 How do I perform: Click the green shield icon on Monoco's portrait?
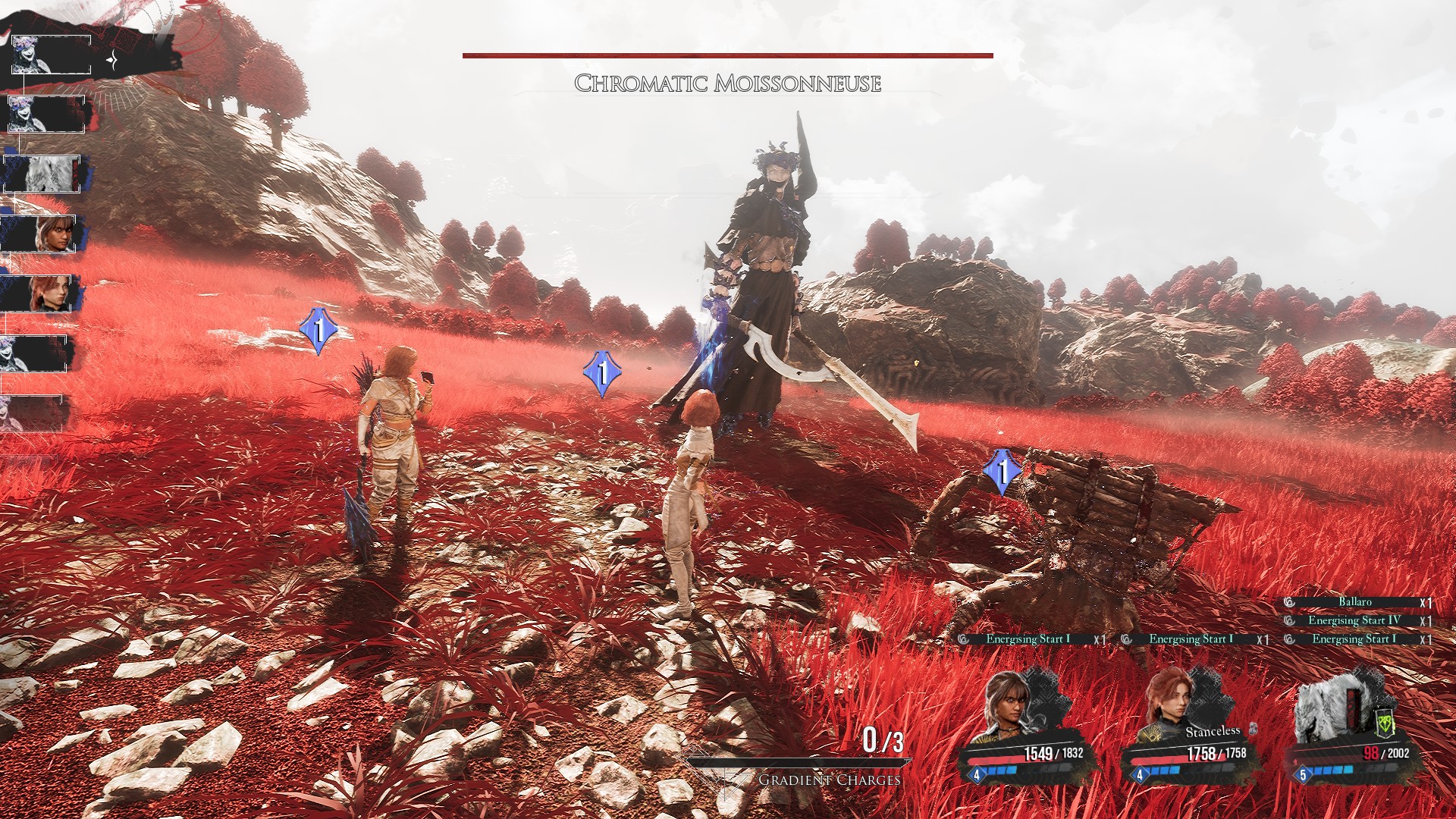[x=1385, y=725]
